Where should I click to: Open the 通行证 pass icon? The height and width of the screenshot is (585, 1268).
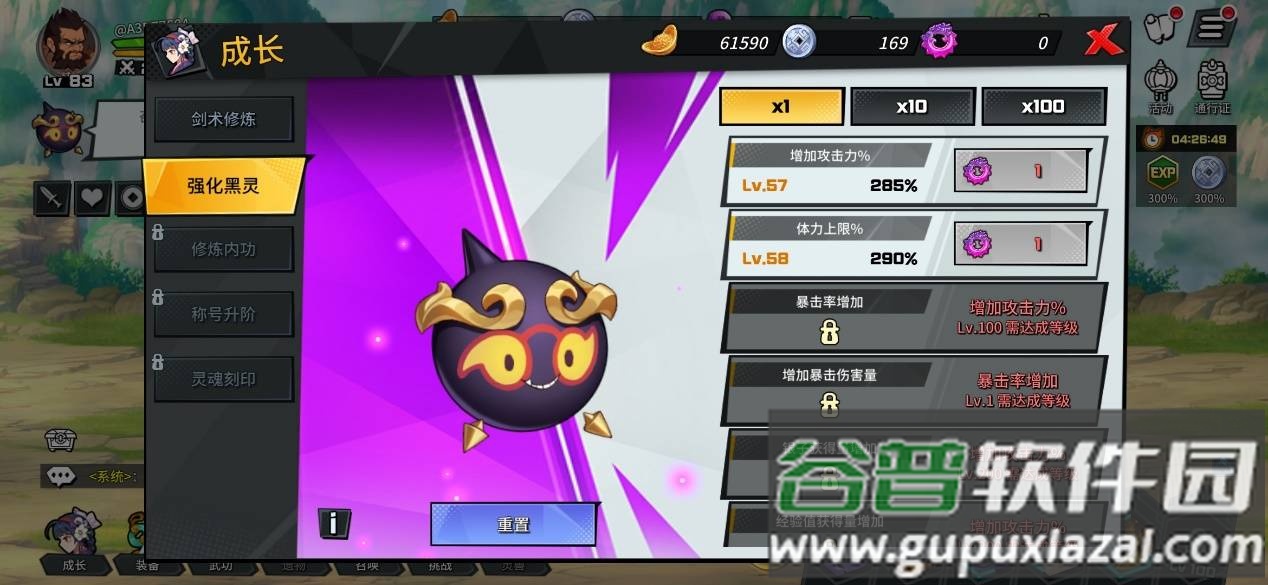tap(1212, 84)
